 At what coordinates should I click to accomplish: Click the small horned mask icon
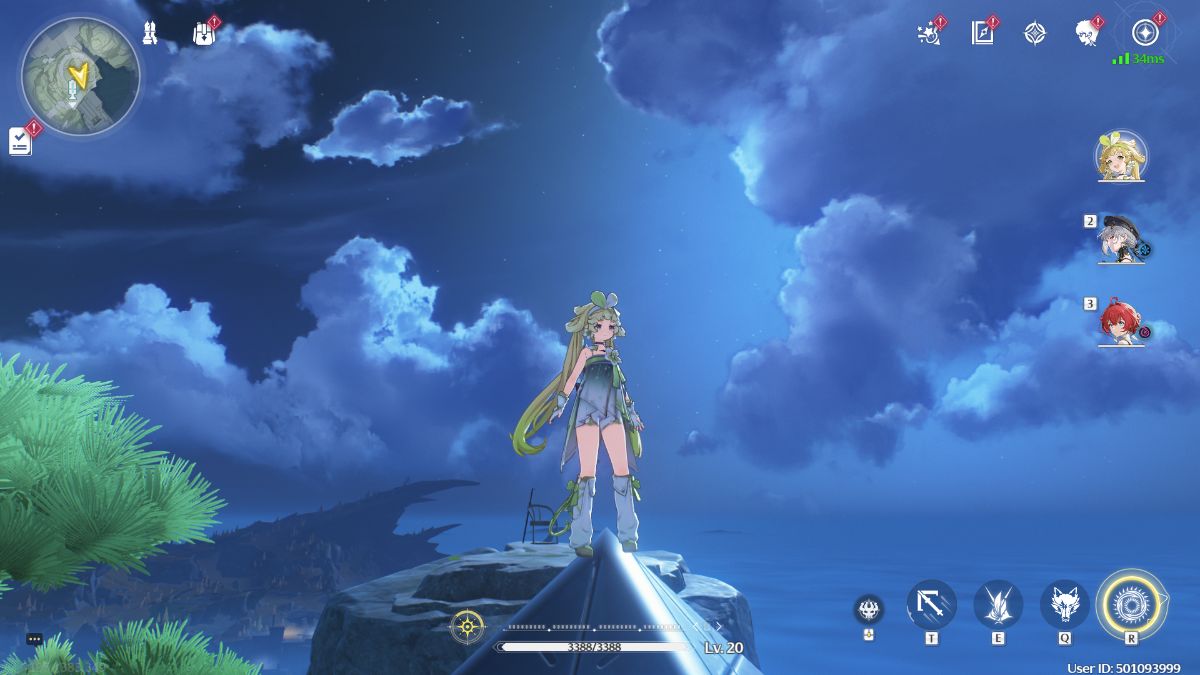pyautogui.click(x=868, y=609)
